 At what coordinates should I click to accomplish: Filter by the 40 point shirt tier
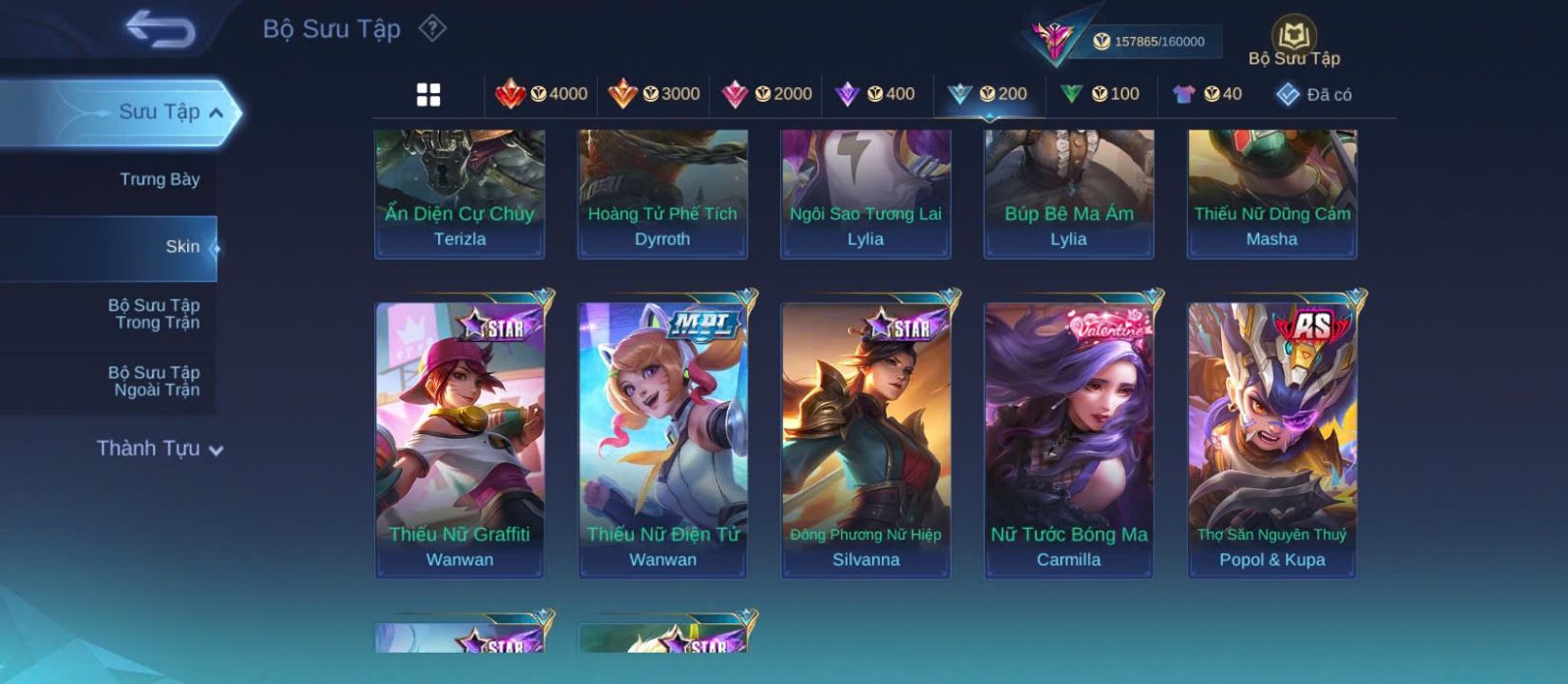(1207, 94)
